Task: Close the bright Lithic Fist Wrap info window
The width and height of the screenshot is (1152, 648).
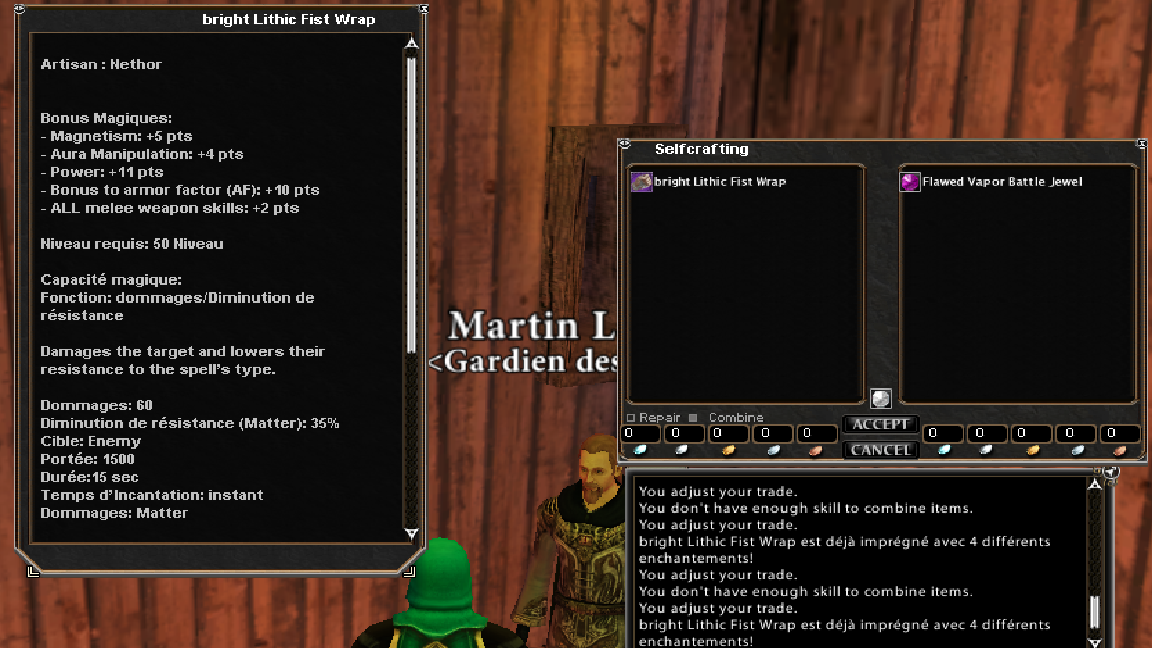Action: click(x=424, y=9)
